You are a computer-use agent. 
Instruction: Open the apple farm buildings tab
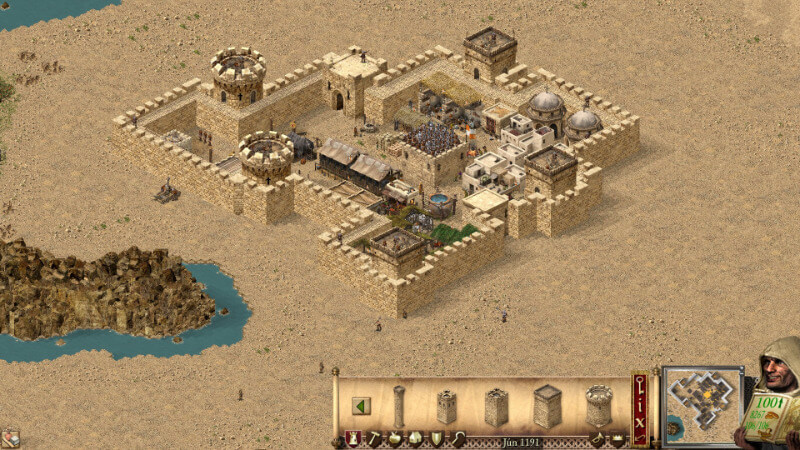tap(394, 439)
